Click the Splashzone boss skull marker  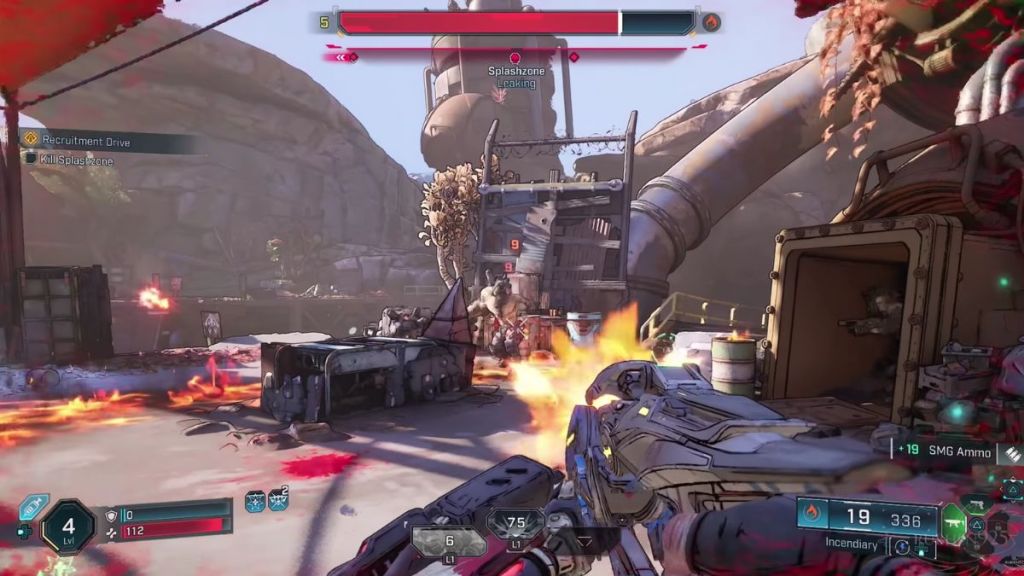[x=515, y=58]
